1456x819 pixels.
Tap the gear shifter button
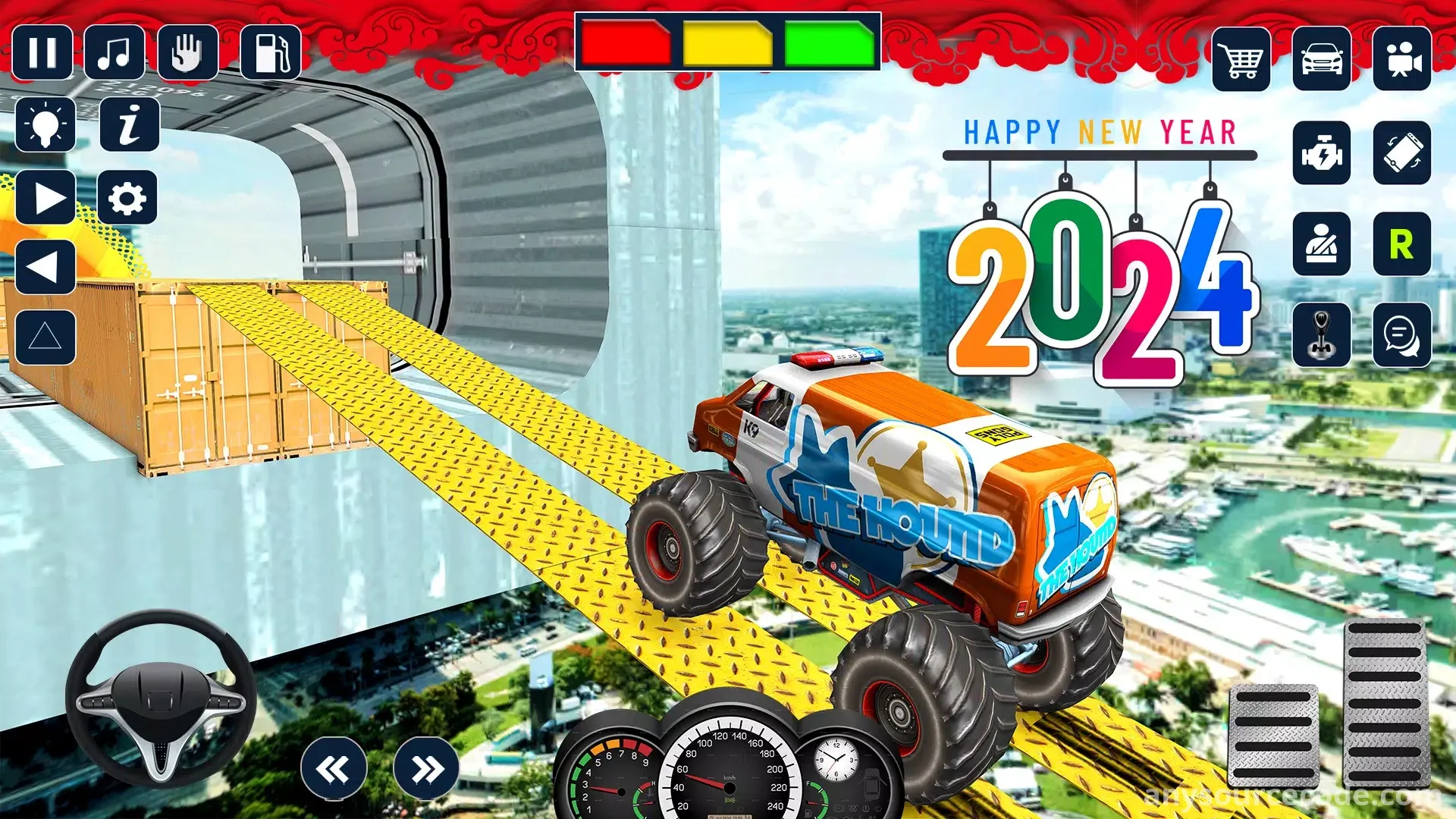tap(1322, 335)
